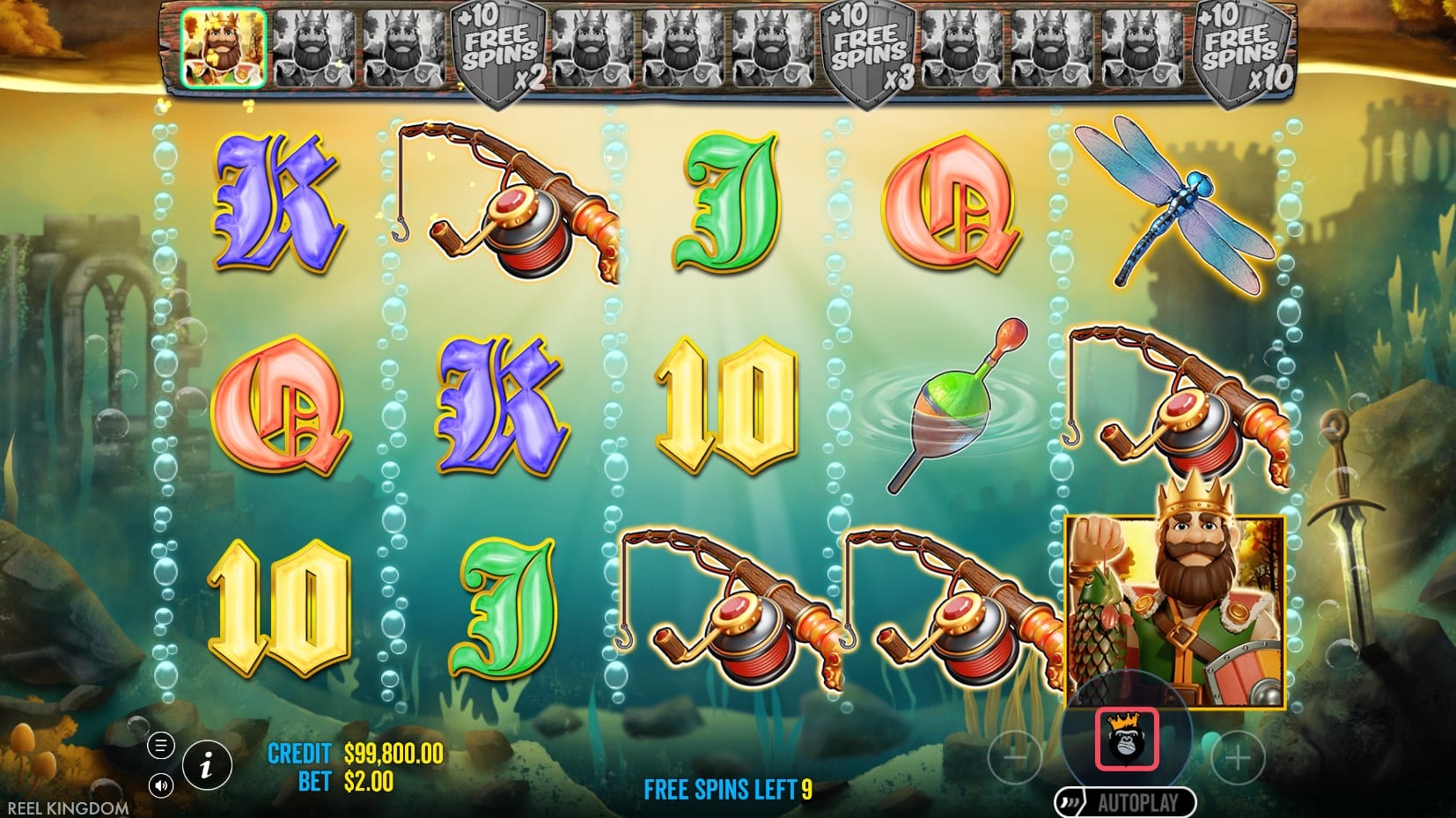Open the Autoplay options
The image size is (1456, 818).
pyautogui.click(x=1126, y=802)
